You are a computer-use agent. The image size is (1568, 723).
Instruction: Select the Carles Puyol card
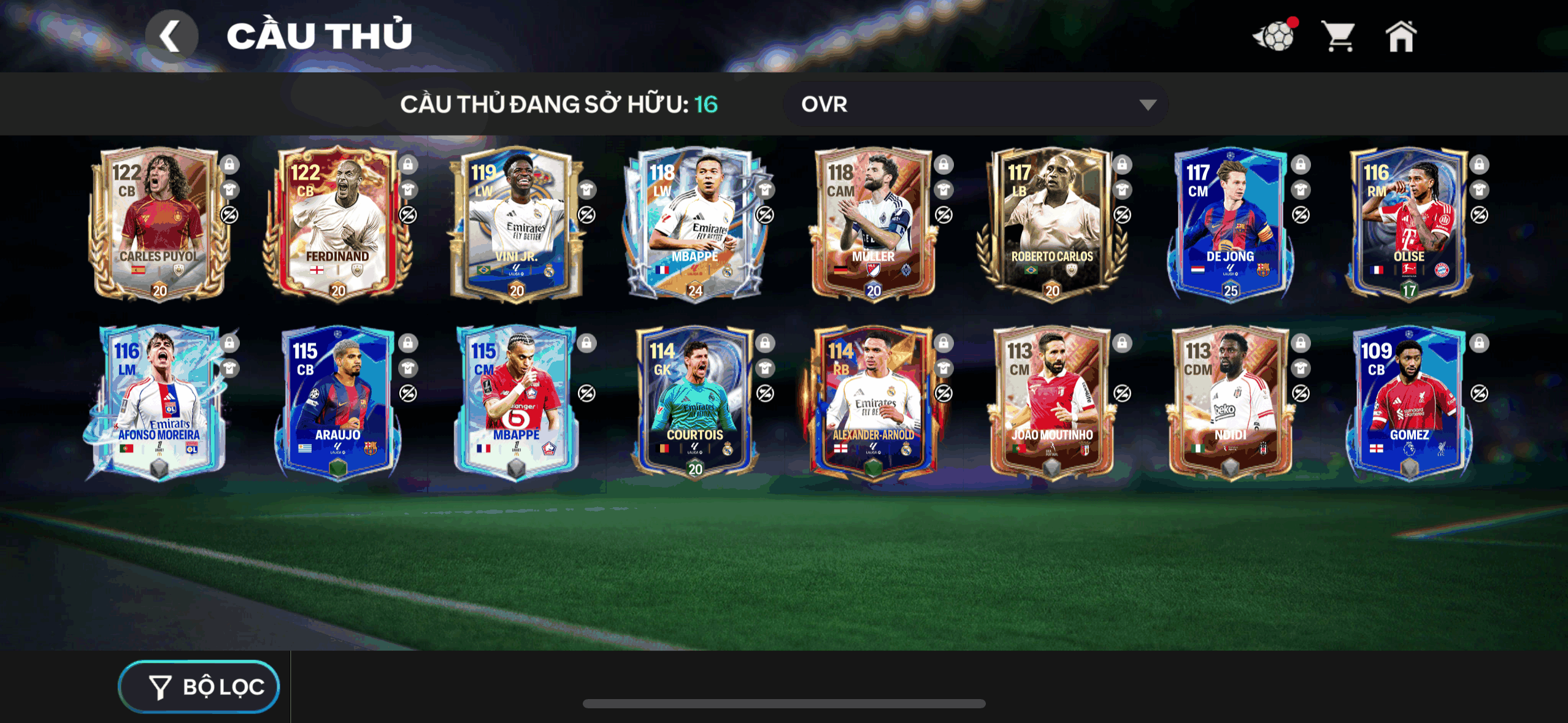pyautogui.click(x=159, y=225)
